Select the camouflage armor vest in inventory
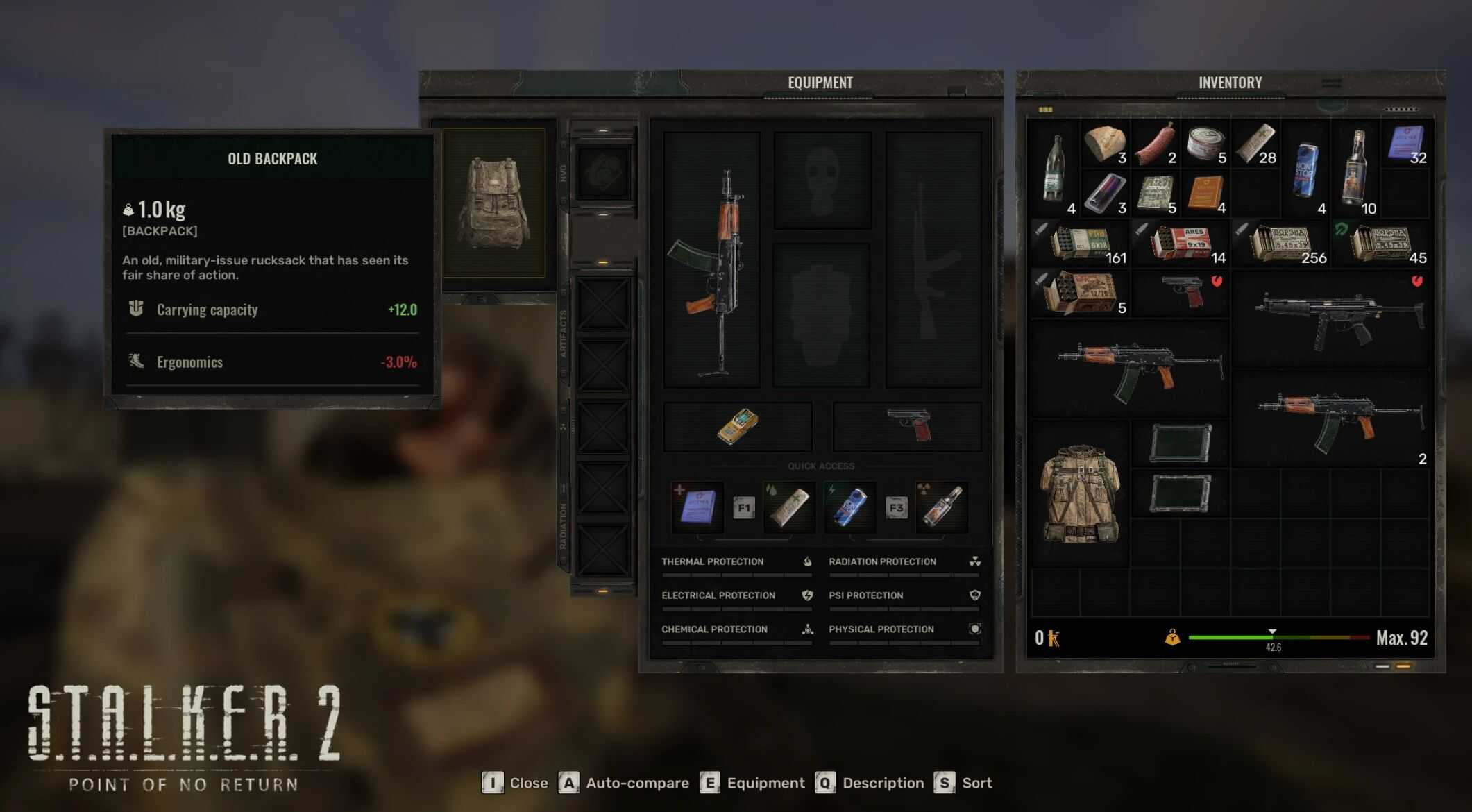Image resolution: width=1472 pixels, height=812 pixels. coord(1080,493)
